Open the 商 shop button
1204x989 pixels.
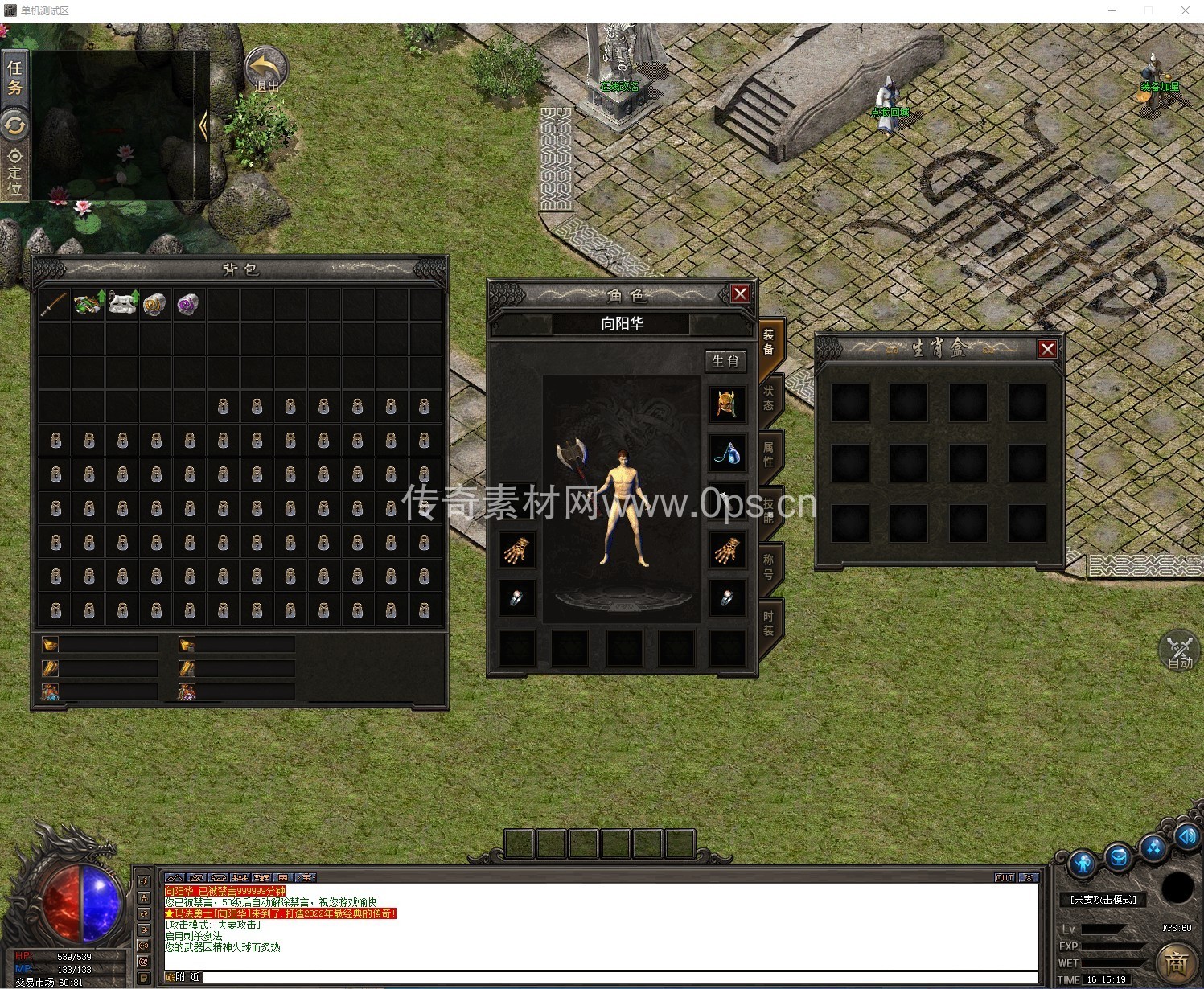(1177, 962)
